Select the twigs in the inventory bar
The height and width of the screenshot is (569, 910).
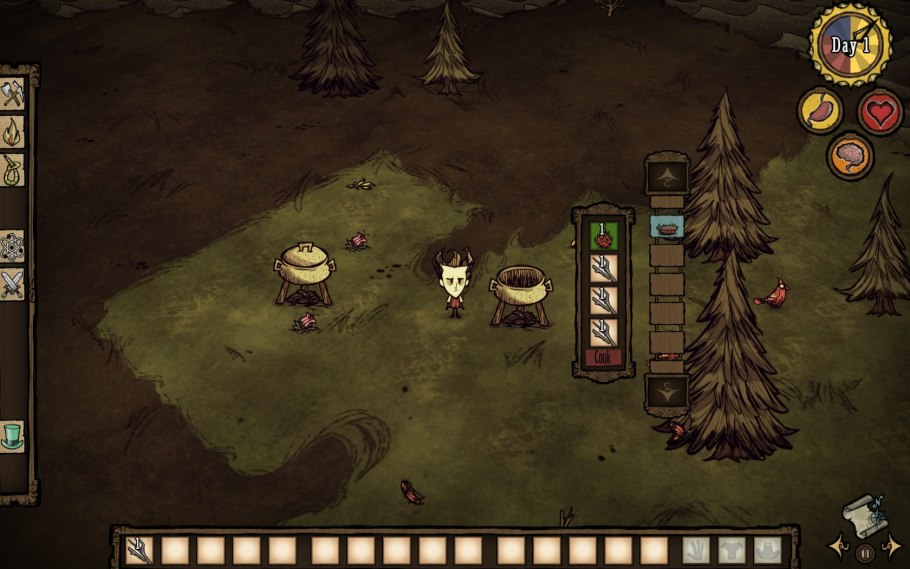139,550
